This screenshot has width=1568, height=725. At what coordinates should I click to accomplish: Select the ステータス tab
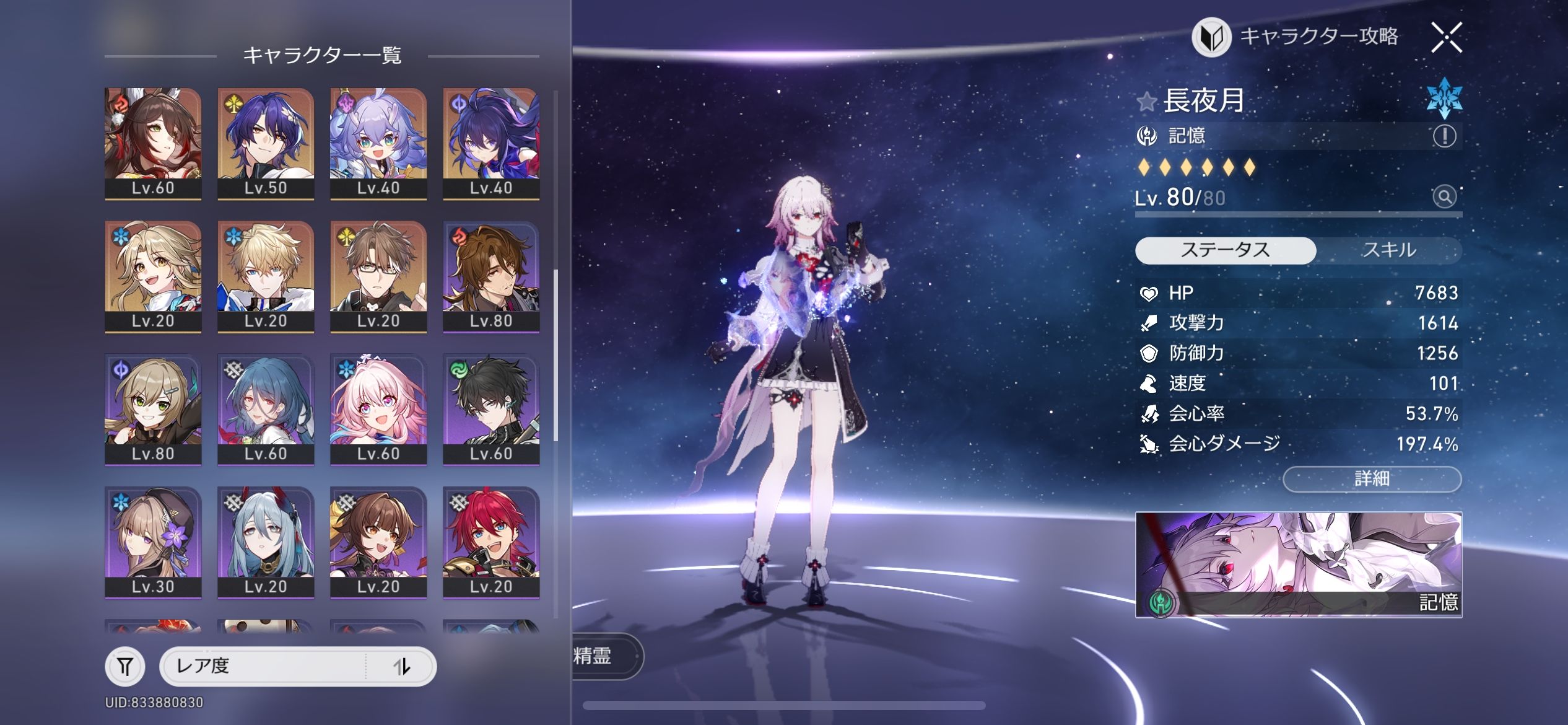(x=1225, y=250)
